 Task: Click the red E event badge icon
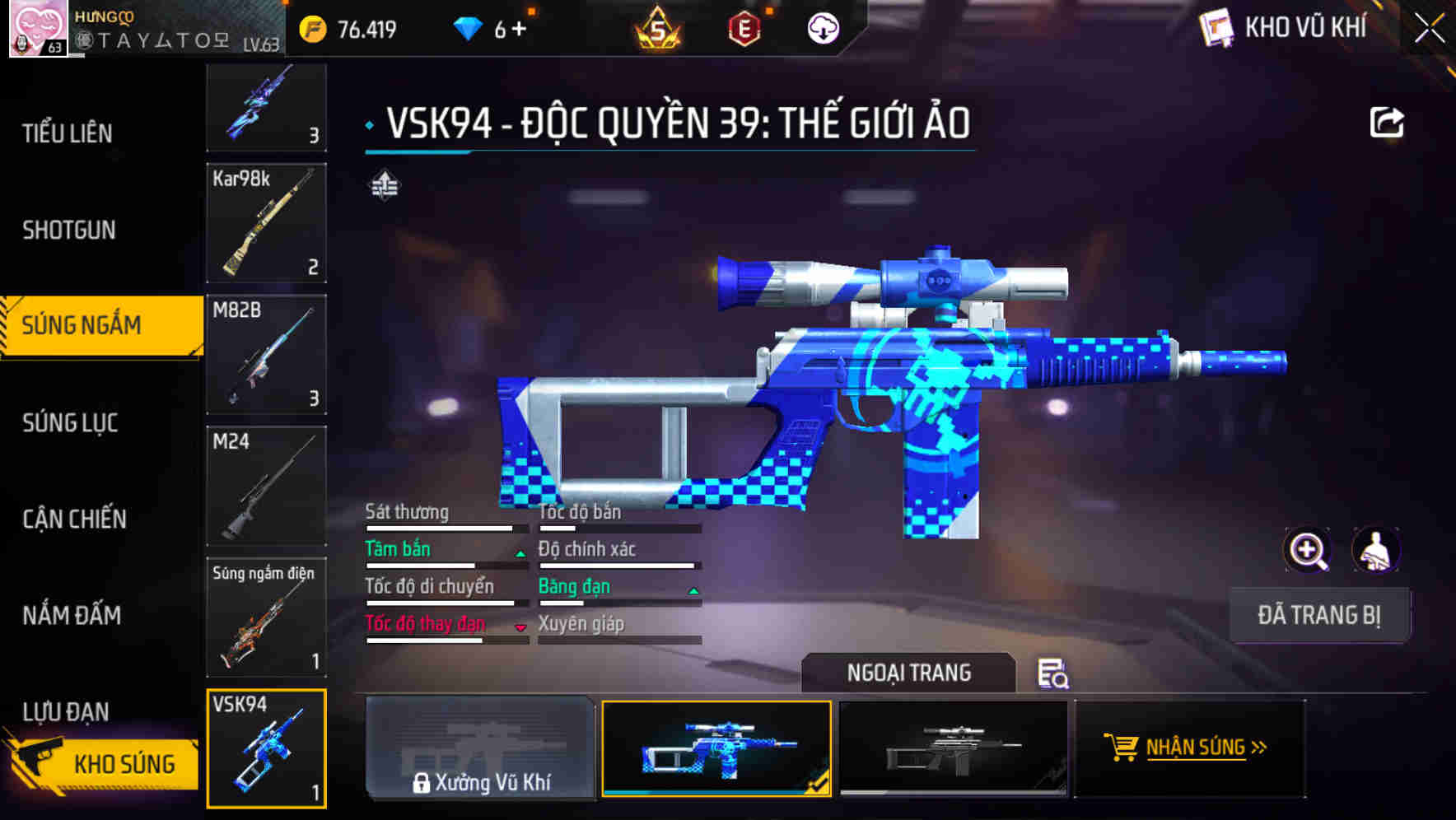click(x=743, y=30)
